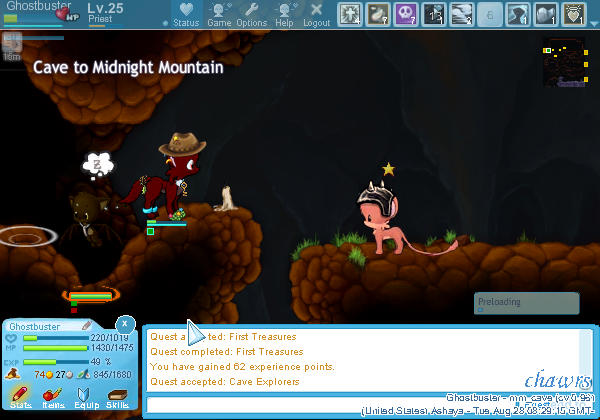Image resolution: width=600 pixels, height=420 pixels.
Task: Open the Status menu
Action: 185,14
